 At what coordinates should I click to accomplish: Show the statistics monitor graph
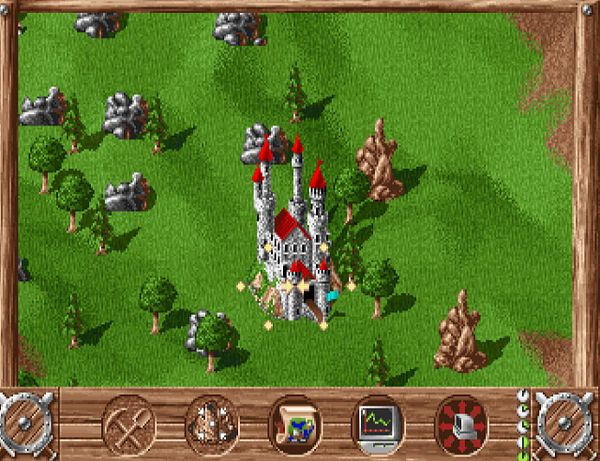coord(378,421)
